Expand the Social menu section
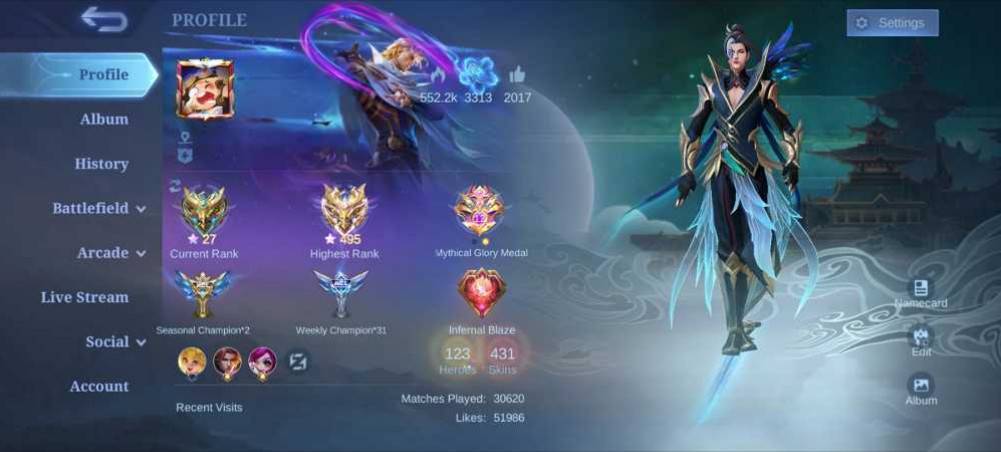This screenshot has height=452, width=1001. click(x=115, y=342)
